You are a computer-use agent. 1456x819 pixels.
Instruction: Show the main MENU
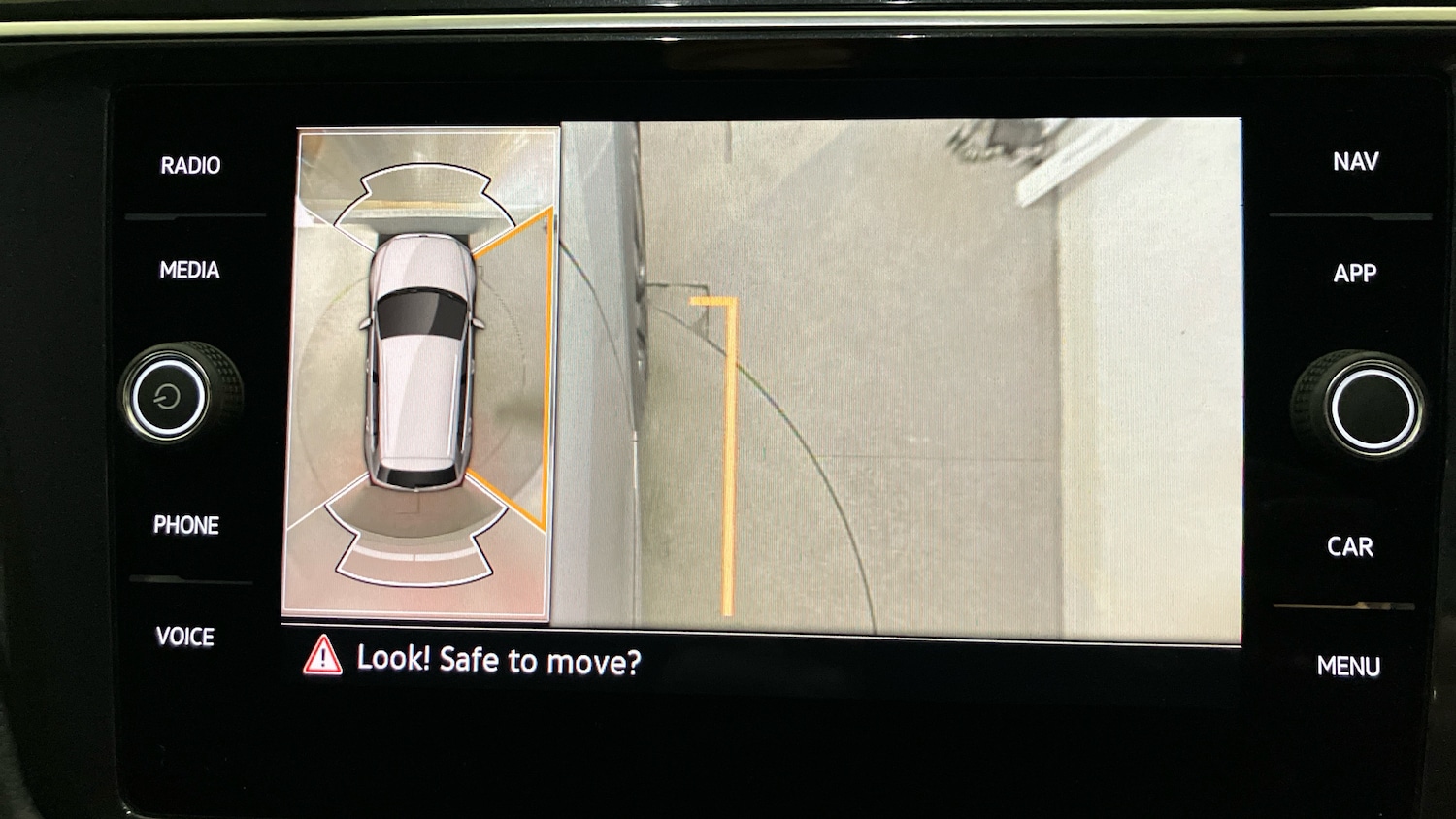click(x=1348, y=666)
